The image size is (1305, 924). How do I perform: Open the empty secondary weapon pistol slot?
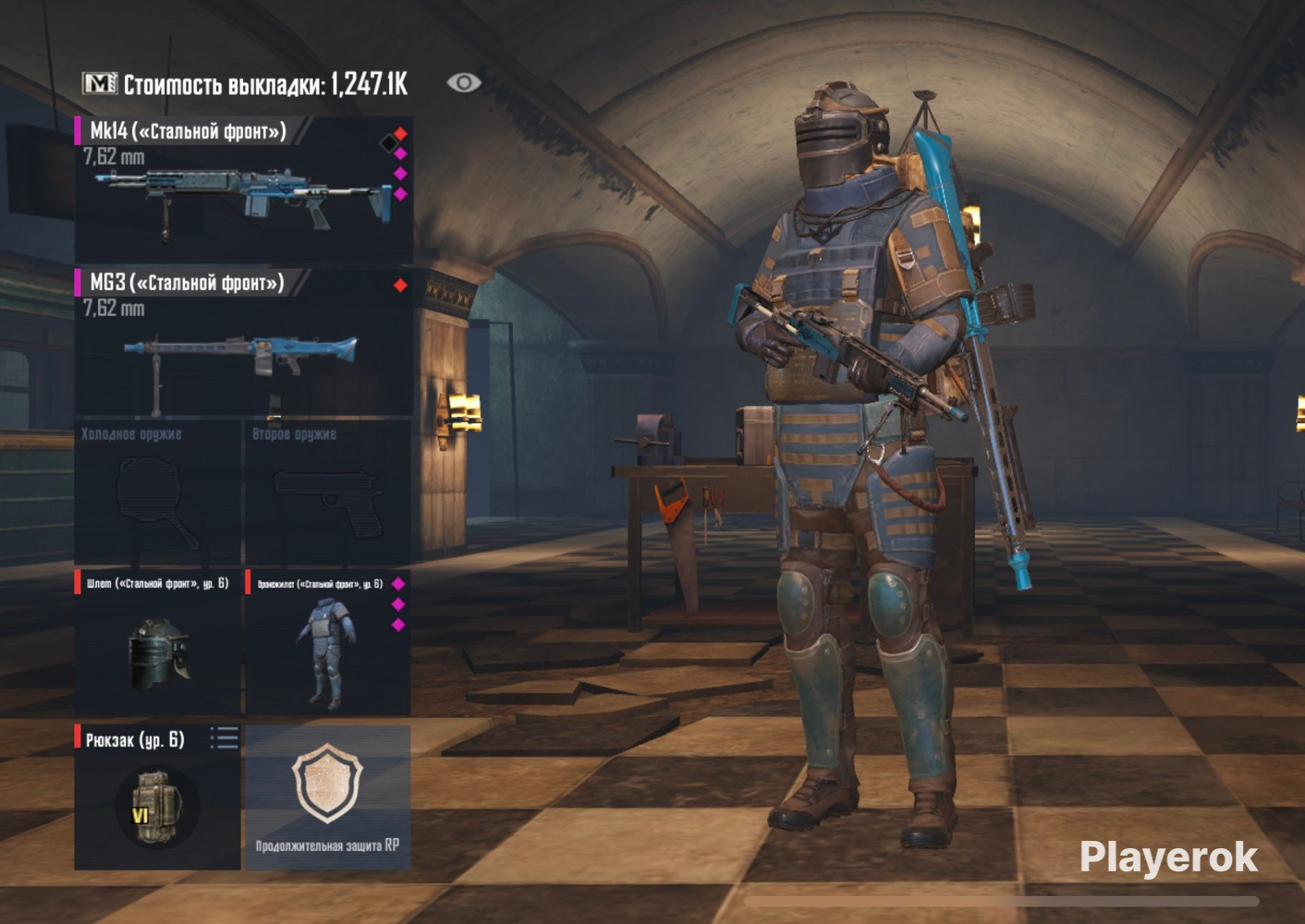pos(327,494)
